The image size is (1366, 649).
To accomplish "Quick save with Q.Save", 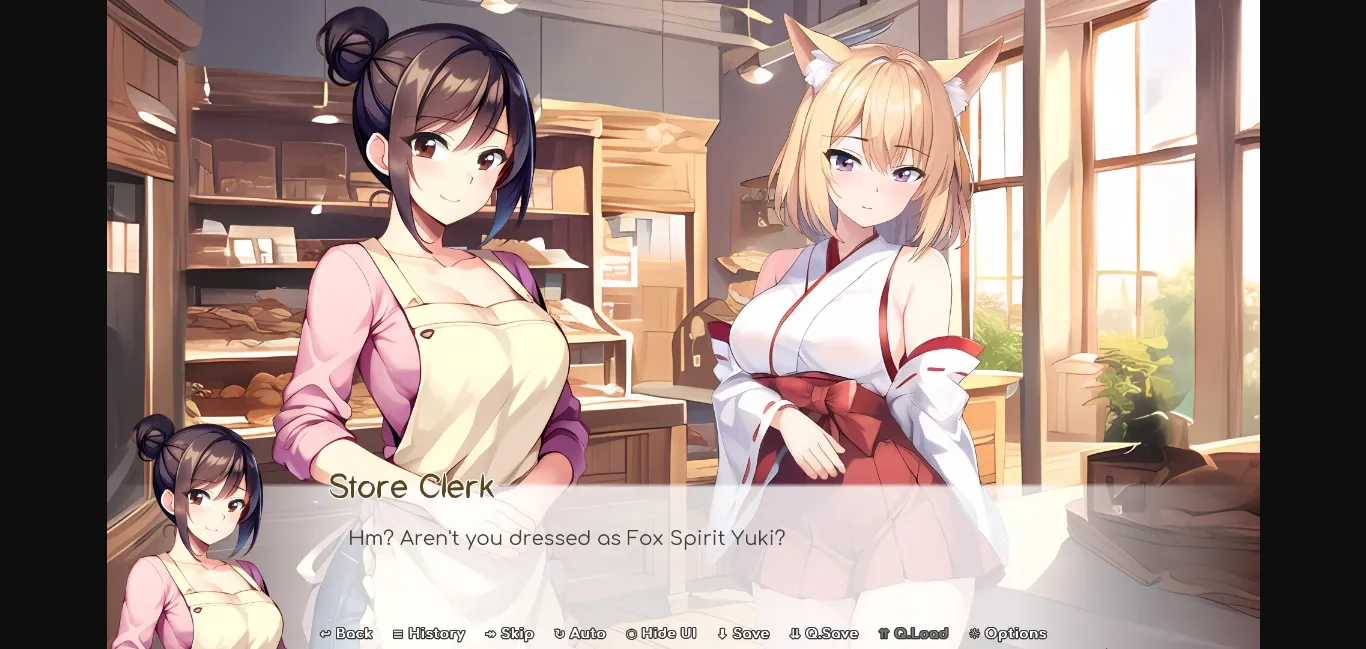I will tap(824, 633).
